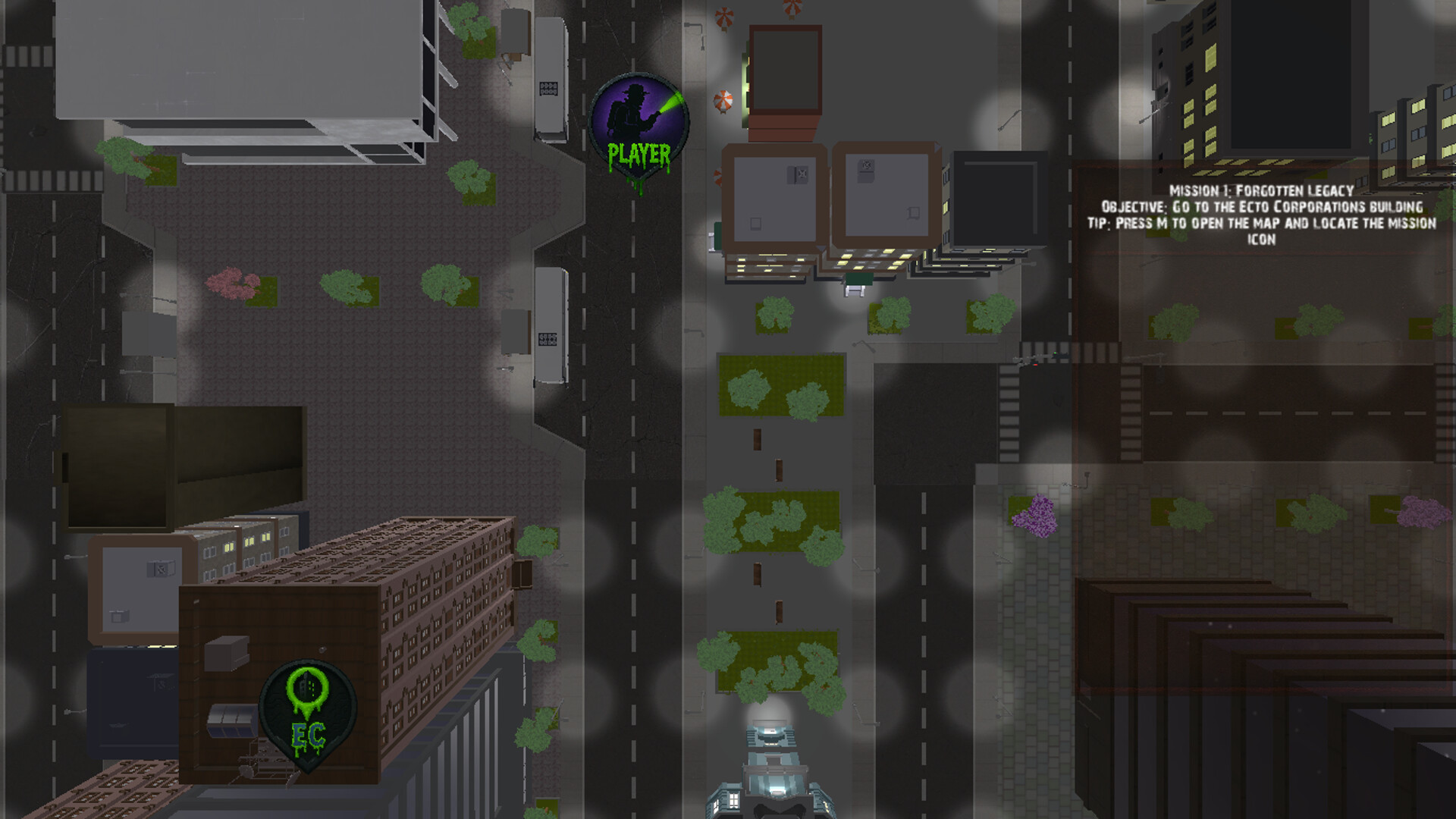Click the Press M to open the map tip text

[1261, 224]
